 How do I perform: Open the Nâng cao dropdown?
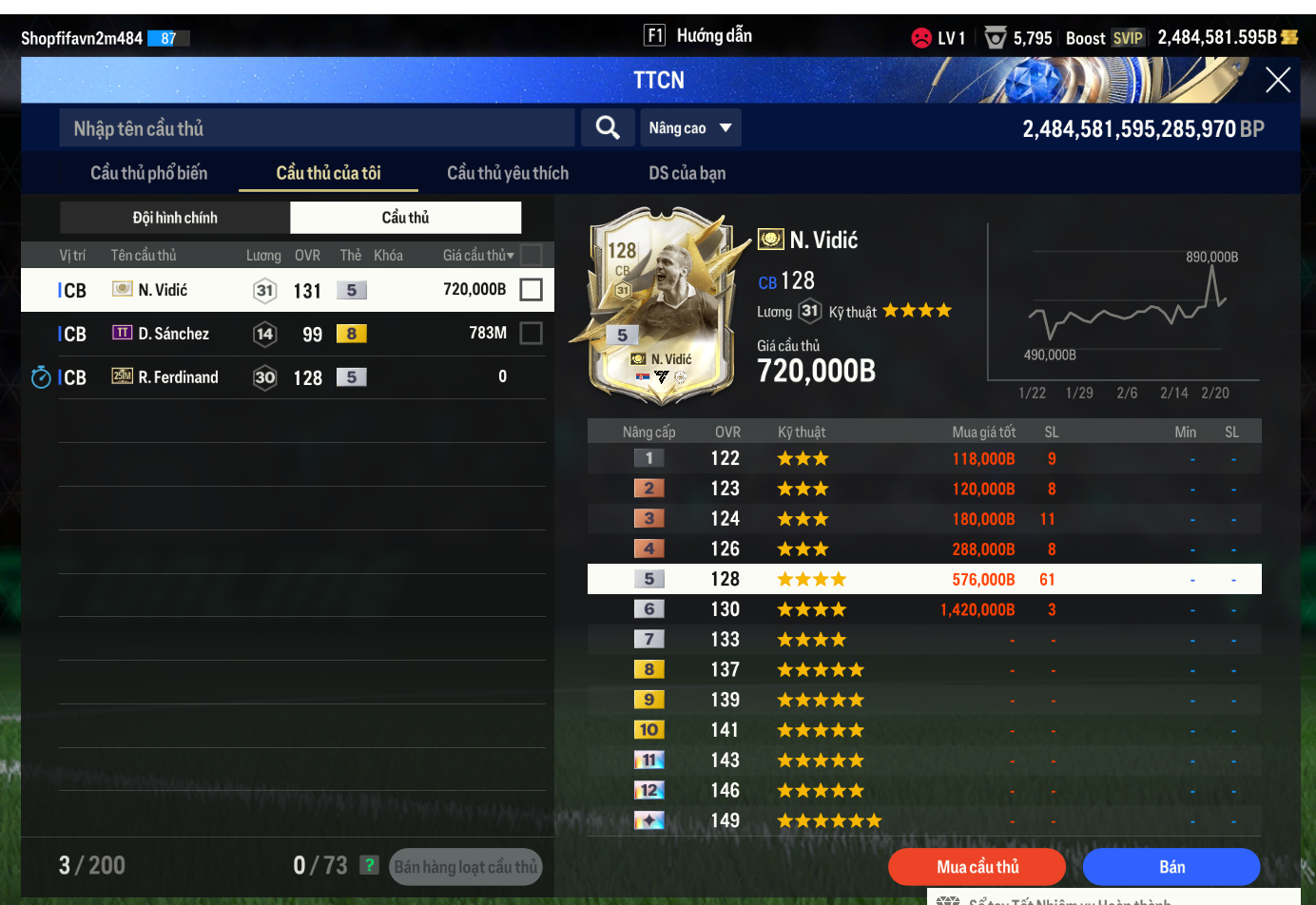point(690,128)
